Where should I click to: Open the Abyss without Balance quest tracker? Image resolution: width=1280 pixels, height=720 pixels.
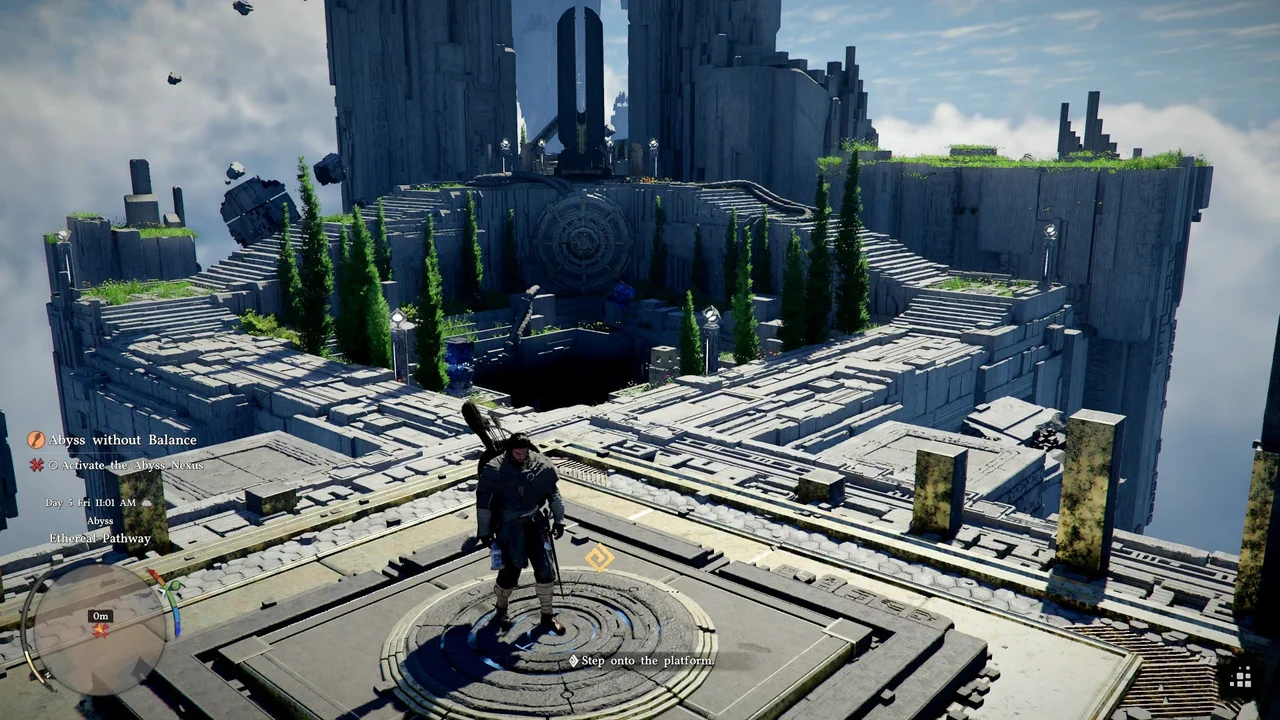point(123,440)
